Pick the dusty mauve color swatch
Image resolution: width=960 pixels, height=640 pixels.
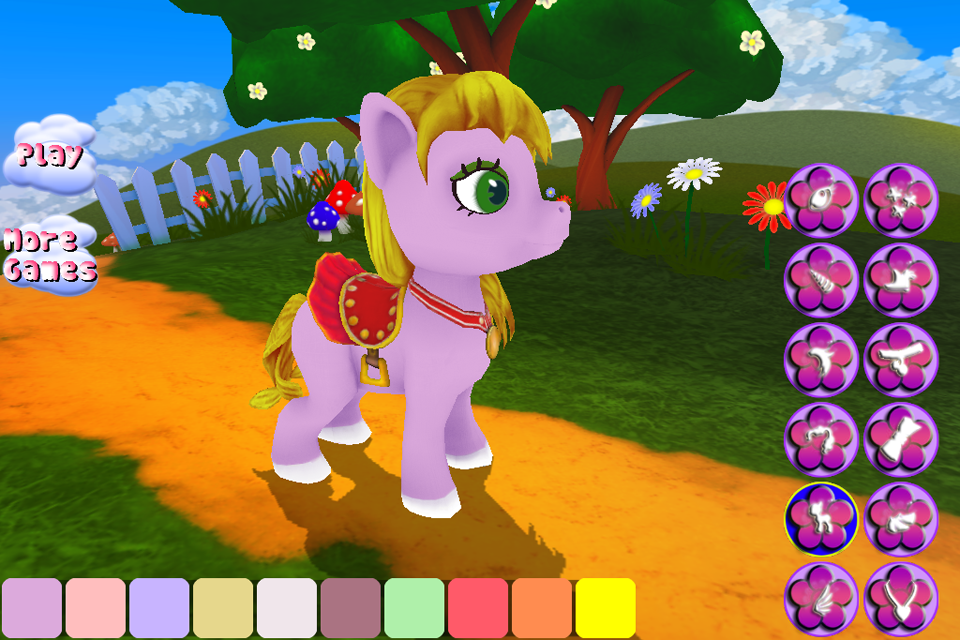click(x=351, y=608)
